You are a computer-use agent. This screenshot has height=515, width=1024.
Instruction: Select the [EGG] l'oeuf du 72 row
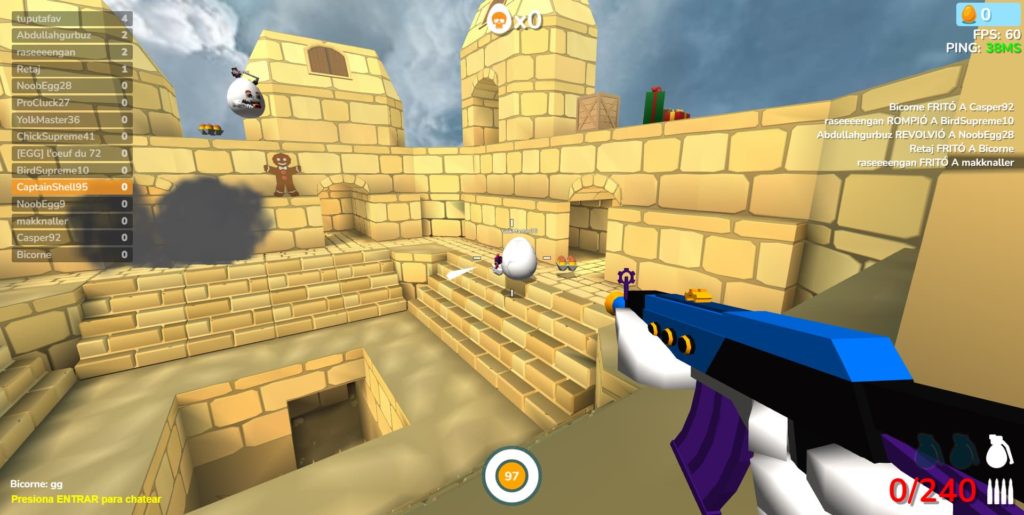tap(72, 153)
